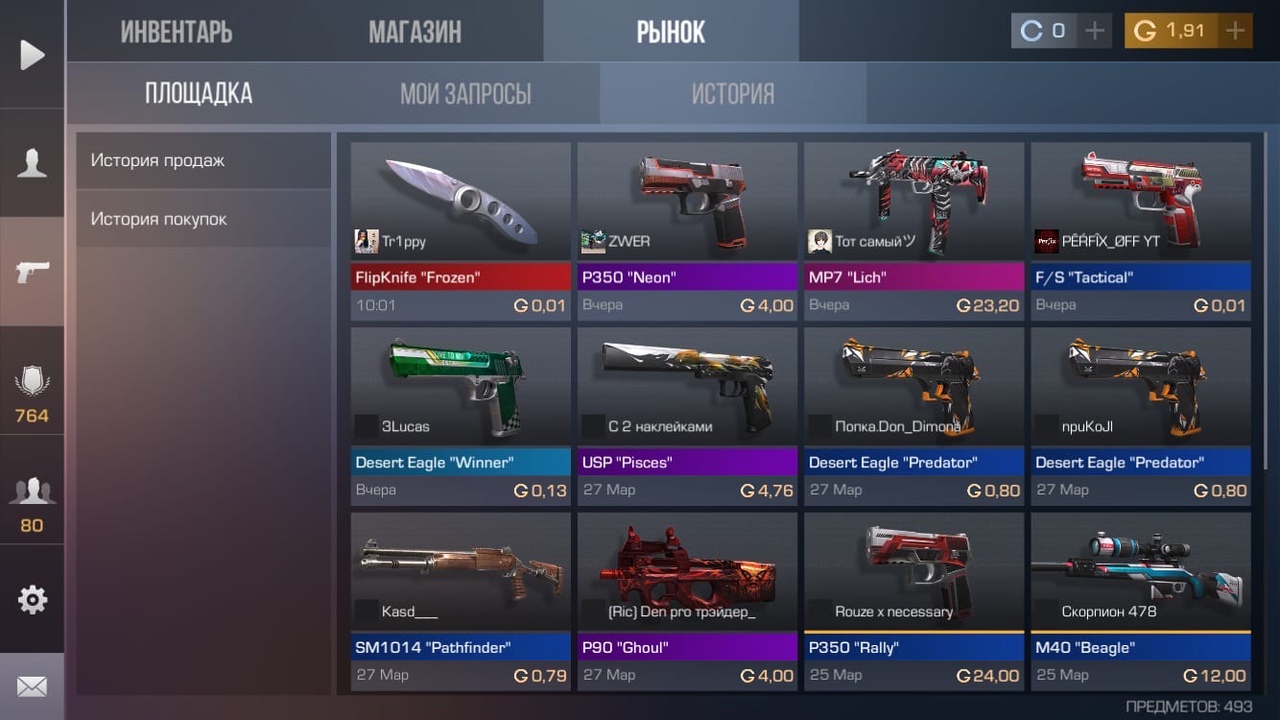
Task: Open the Мои запросы sub-tab
Action: [465, 94]
